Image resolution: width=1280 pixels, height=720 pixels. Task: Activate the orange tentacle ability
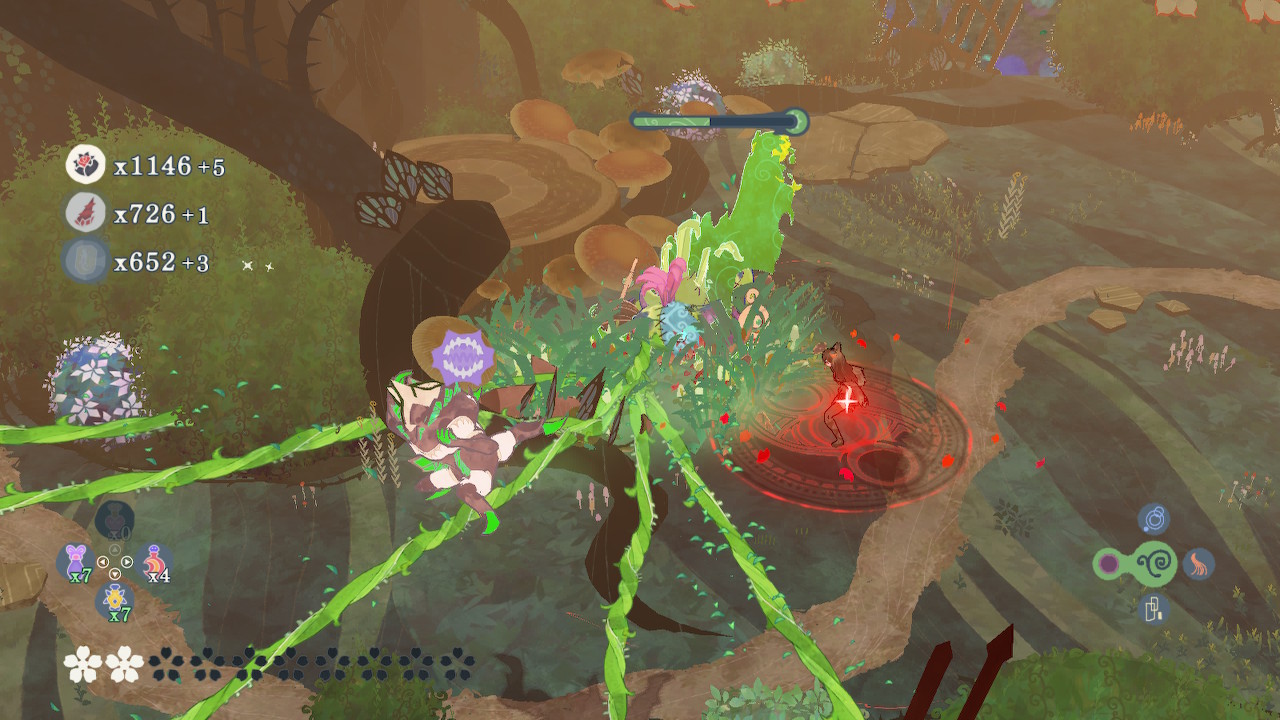point(1199,564)
